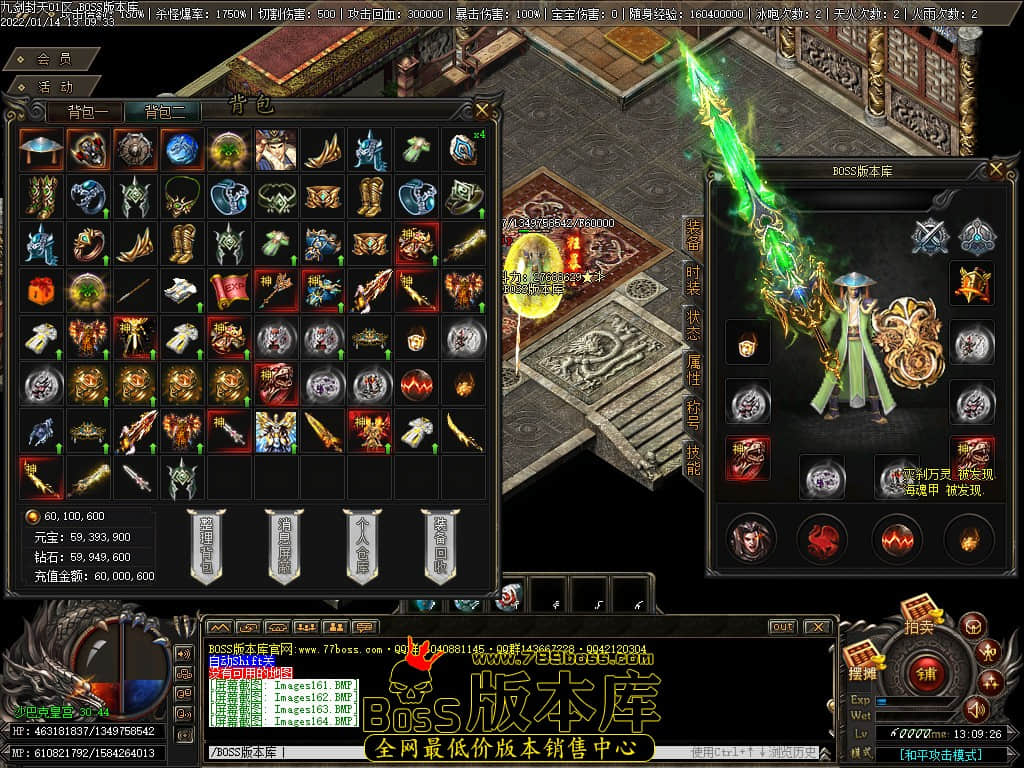Open the 活动 events menu
The image size is (1024, 768).
(53, 86)
